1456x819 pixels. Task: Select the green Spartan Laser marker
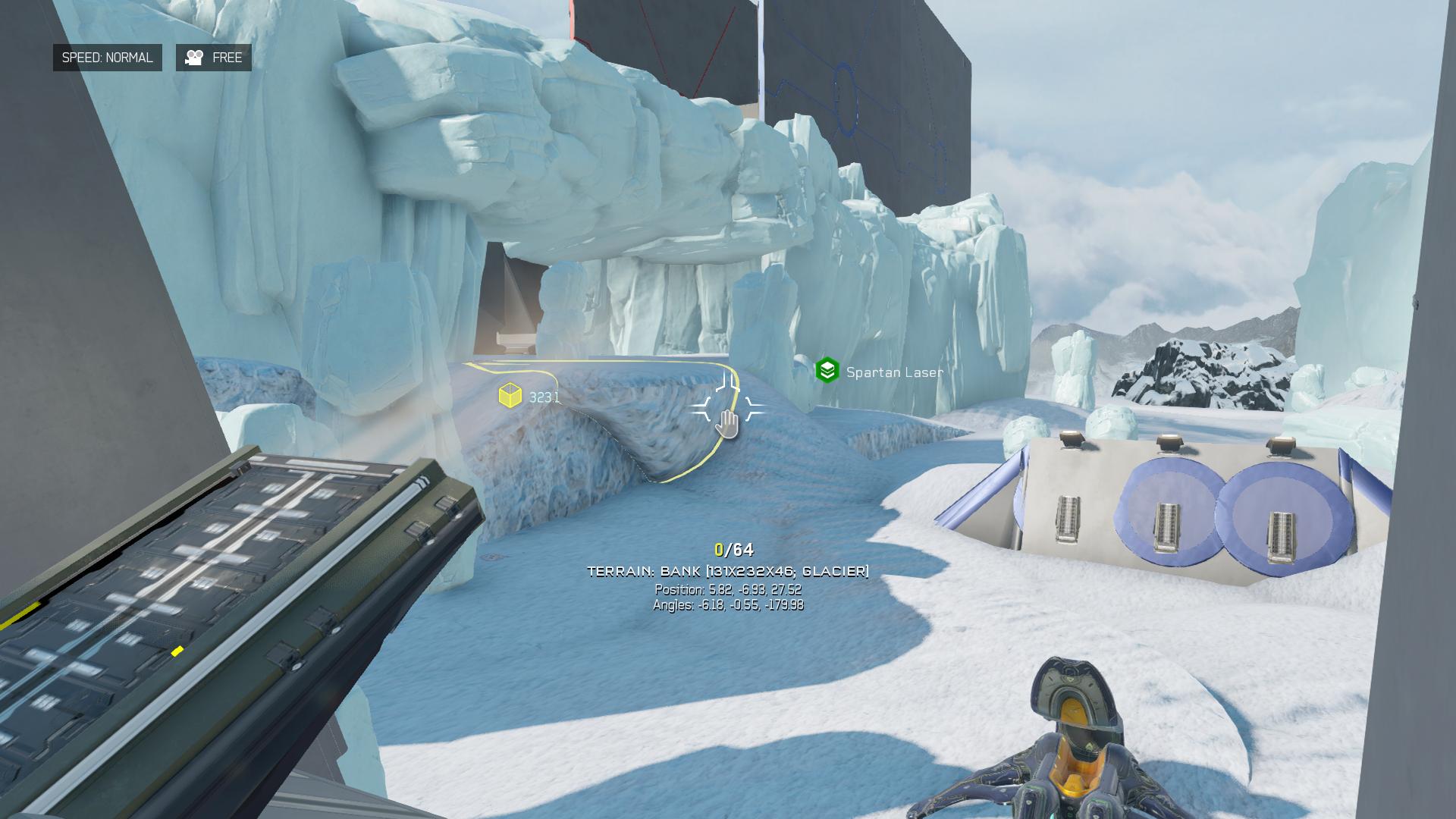pos(827,371)
